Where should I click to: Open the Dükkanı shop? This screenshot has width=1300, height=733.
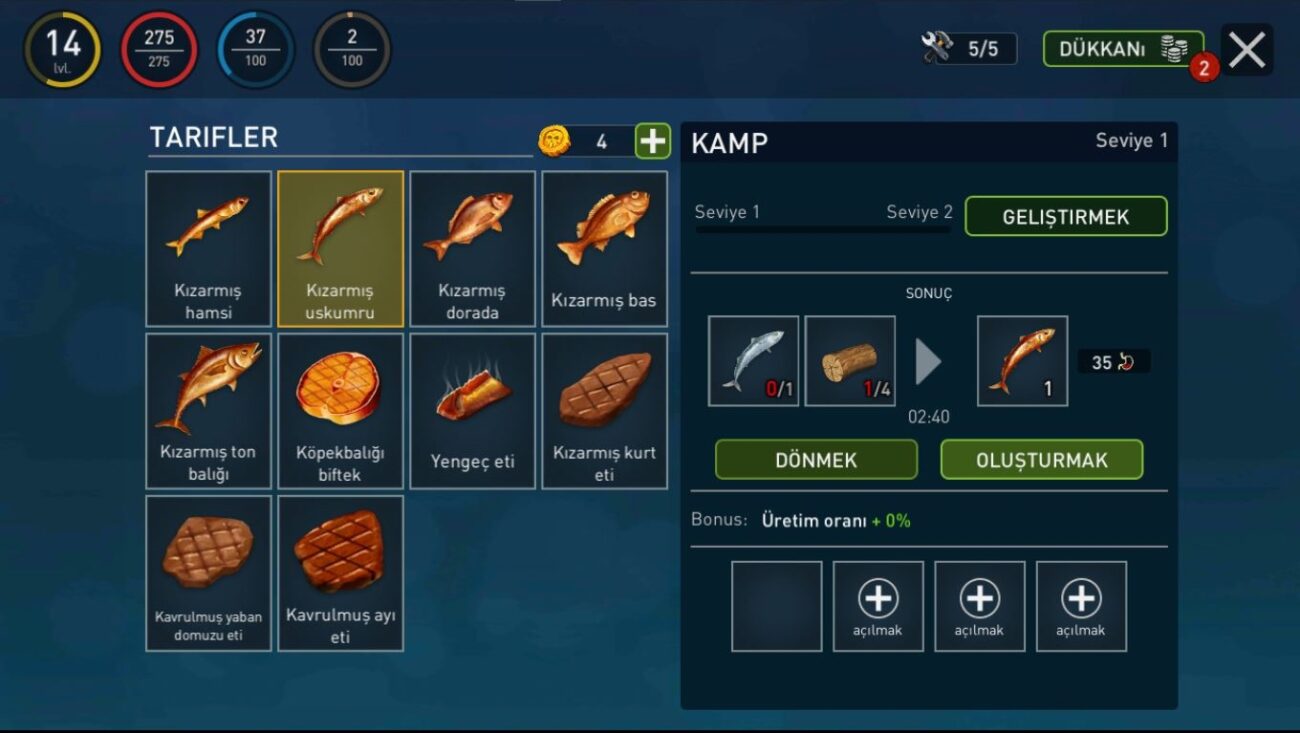(1122, 49)
